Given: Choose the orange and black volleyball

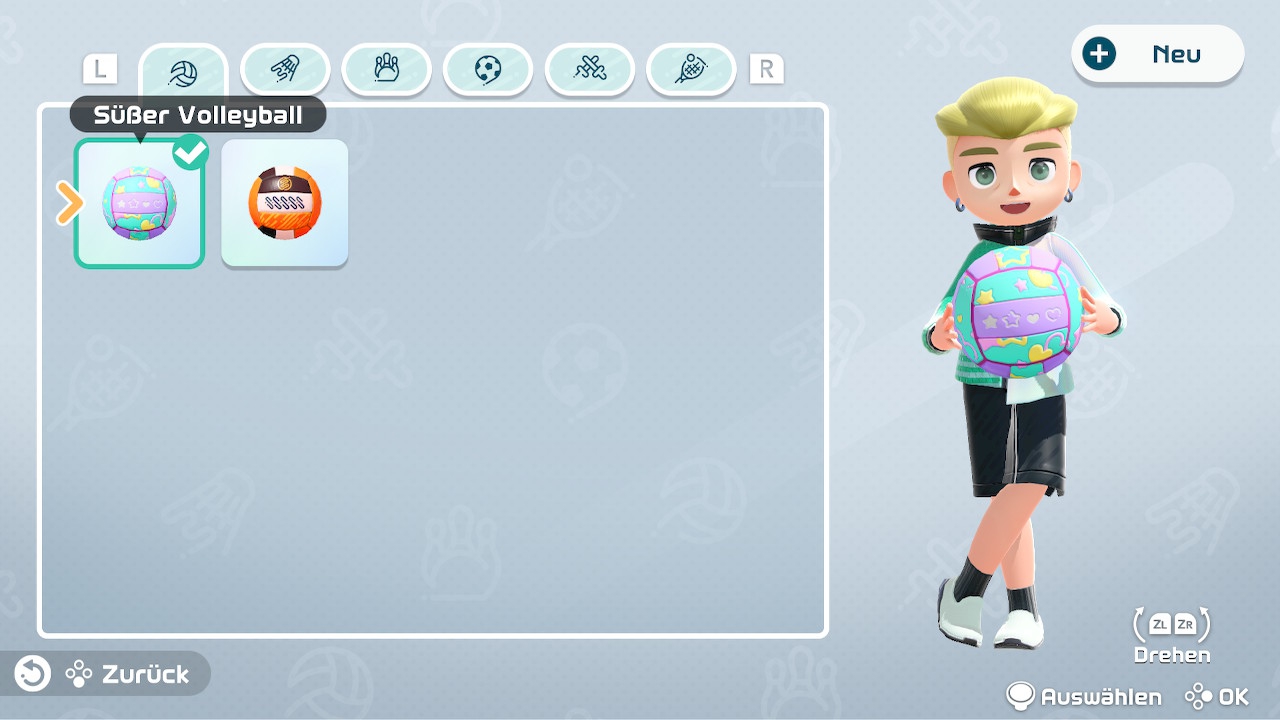Looking at the screenshot, I should pos(284,203).
